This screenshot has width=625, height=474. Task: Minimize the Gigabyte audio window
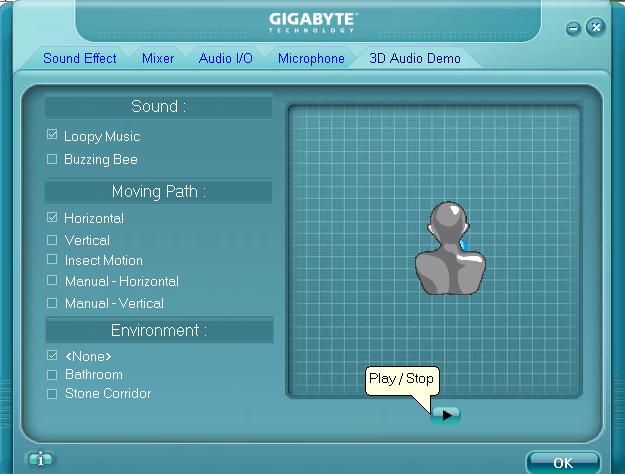(x=574, y=29)
